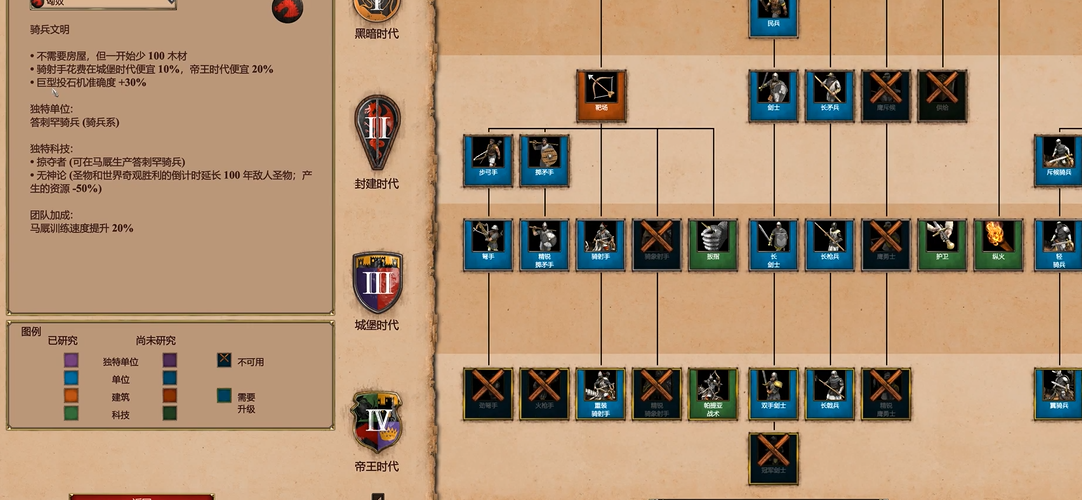Click the 翼骑兵 hussar unit node
The height and width of the screenshot is (500, 1082).
1060,393
